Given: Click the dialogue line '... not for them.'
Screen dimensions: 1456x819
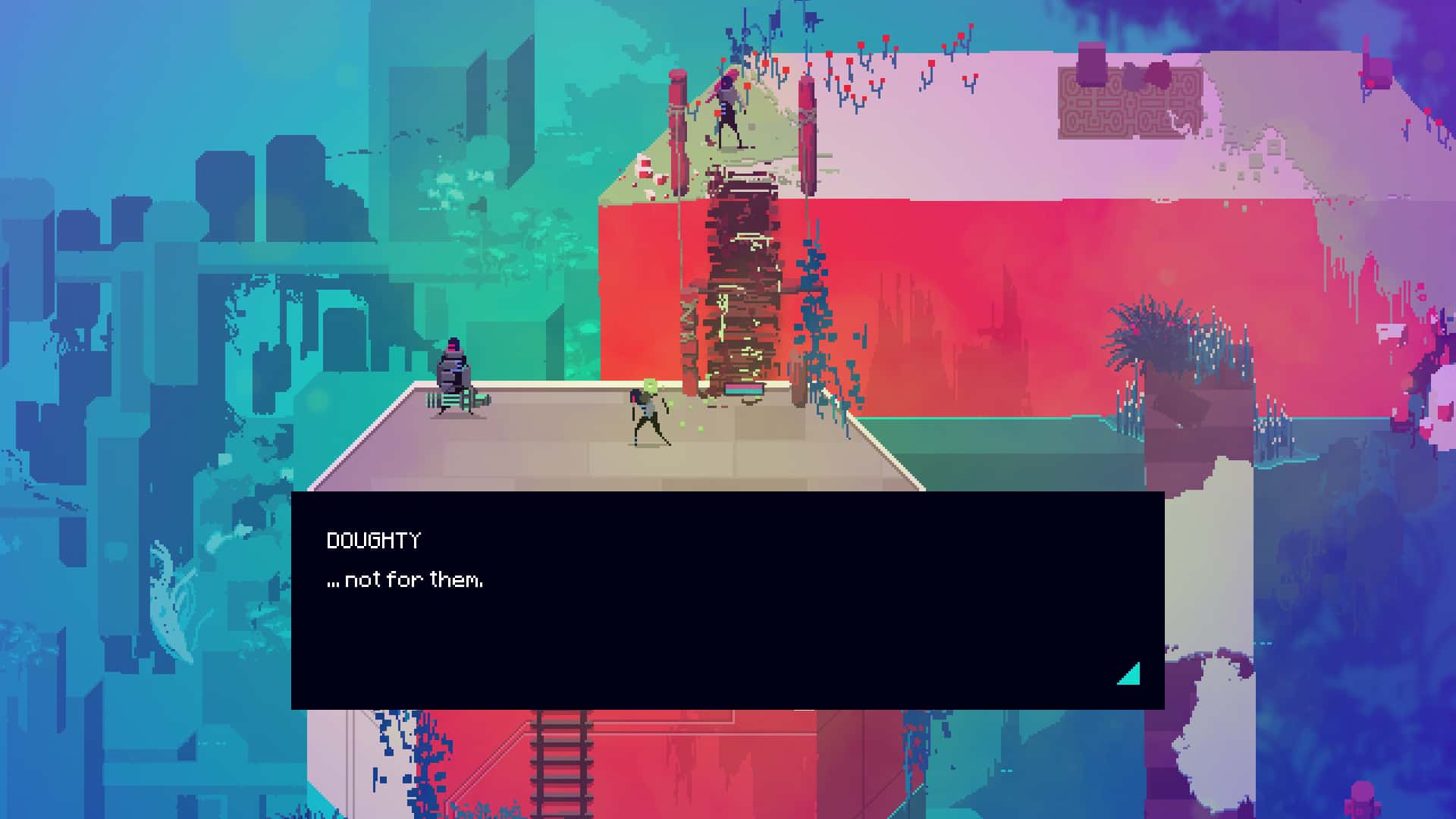Looking at the screenshot, I should [407, 580].
